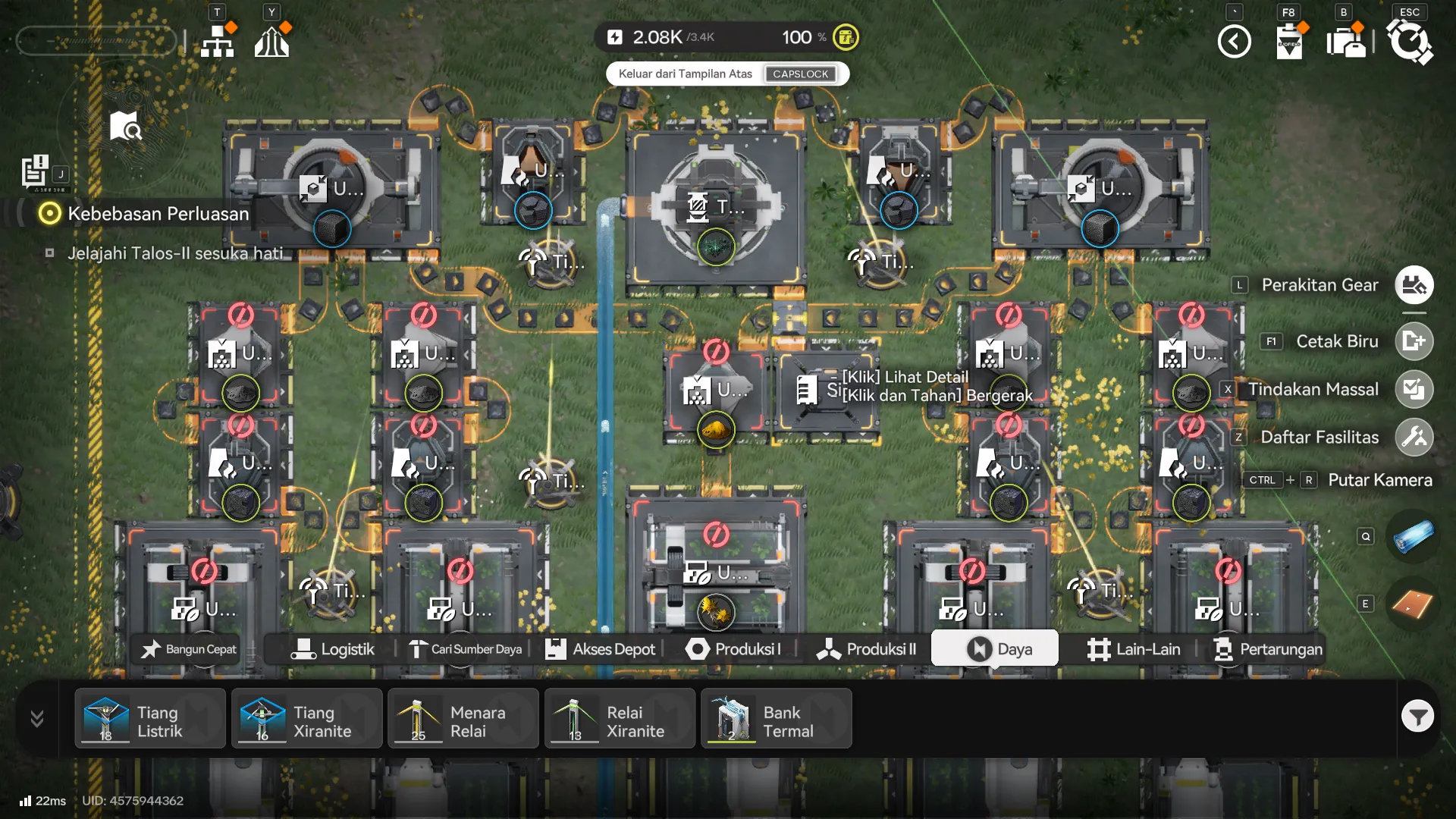
Task: Toggle the filter funnel at bottom right
Action: [1417, 716]
